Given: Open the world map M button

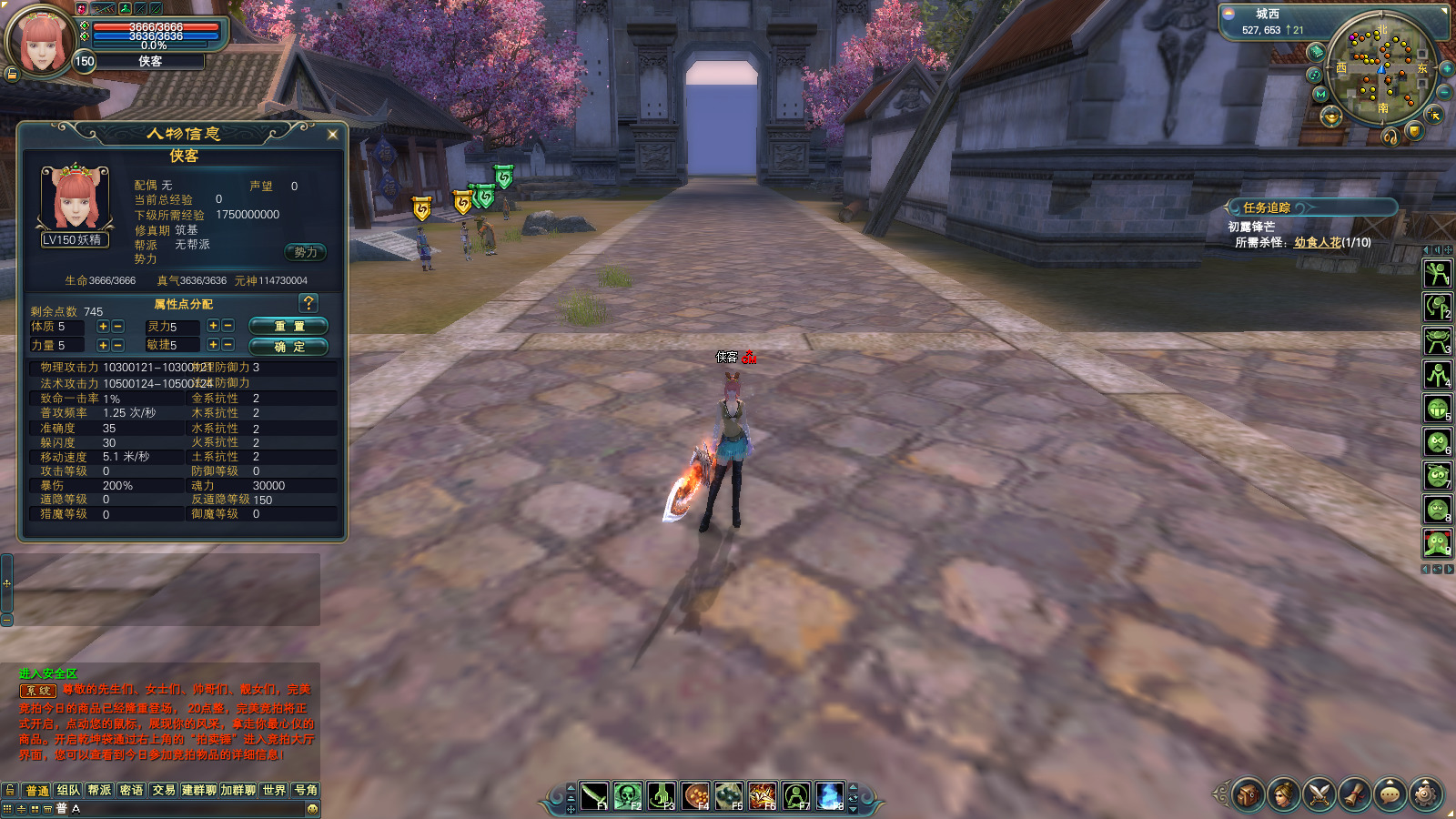Looking at the screenshot, I should tap(1320, 94).
